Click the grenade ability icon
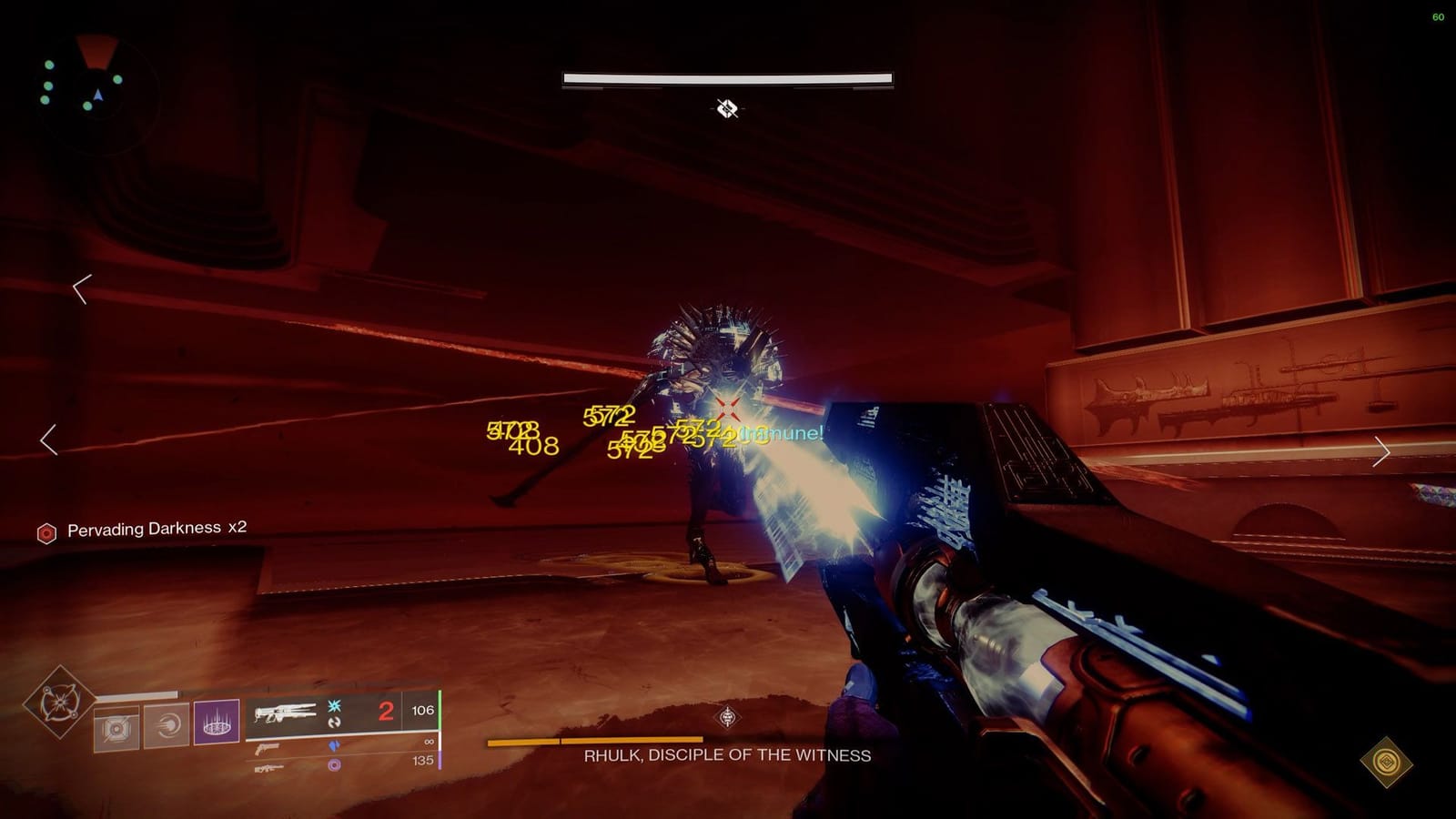The height and width of the screenshot is (819, 1456). coord(116,727)
